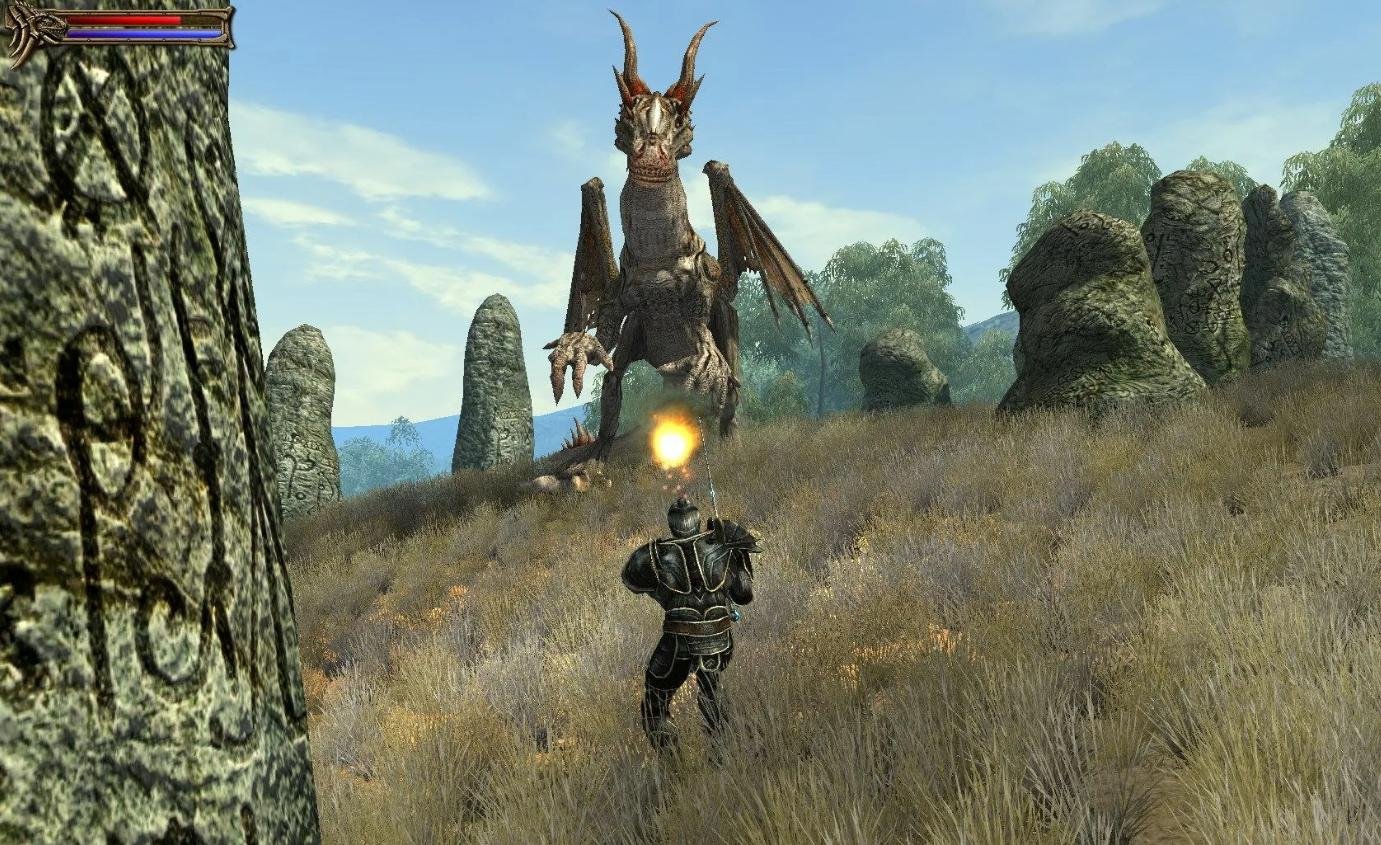Click the mossy boulder on the right
The width and height of the screenshot is (1381, 845).
(1080, 300)
